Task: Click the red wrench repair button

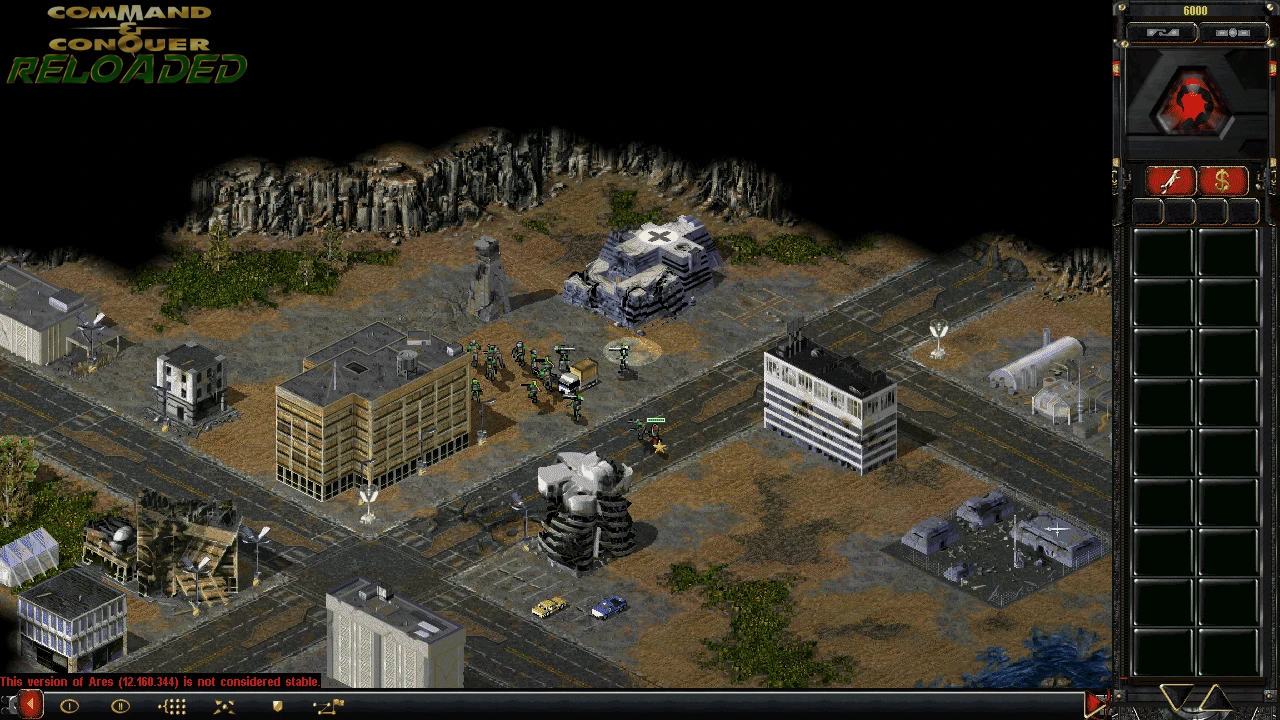Action: (1171, 181)
